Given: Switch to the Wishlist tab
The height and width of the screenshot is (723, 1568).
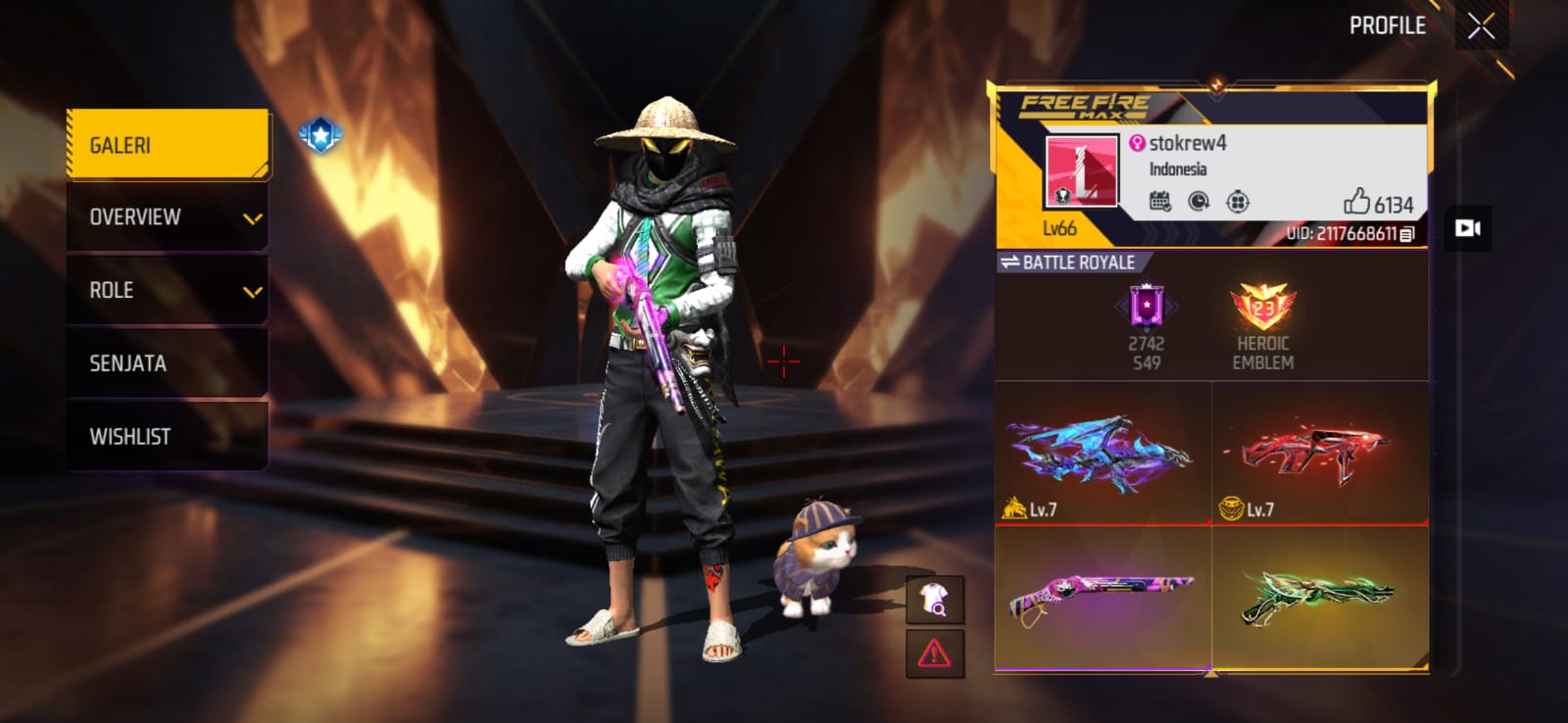Looking at the screenshot, I should click(168, 437).
